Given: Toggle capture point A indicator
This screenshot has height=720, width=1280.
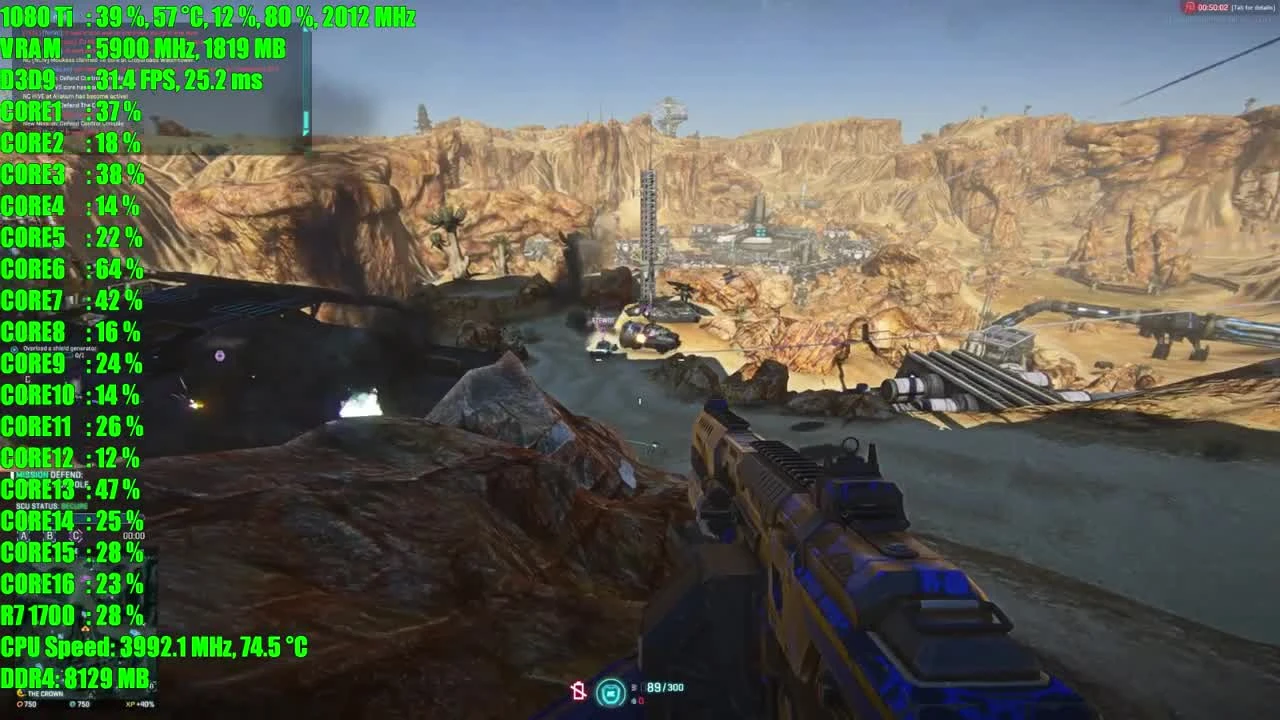Looking at the screenshot, I should (23, 536).
